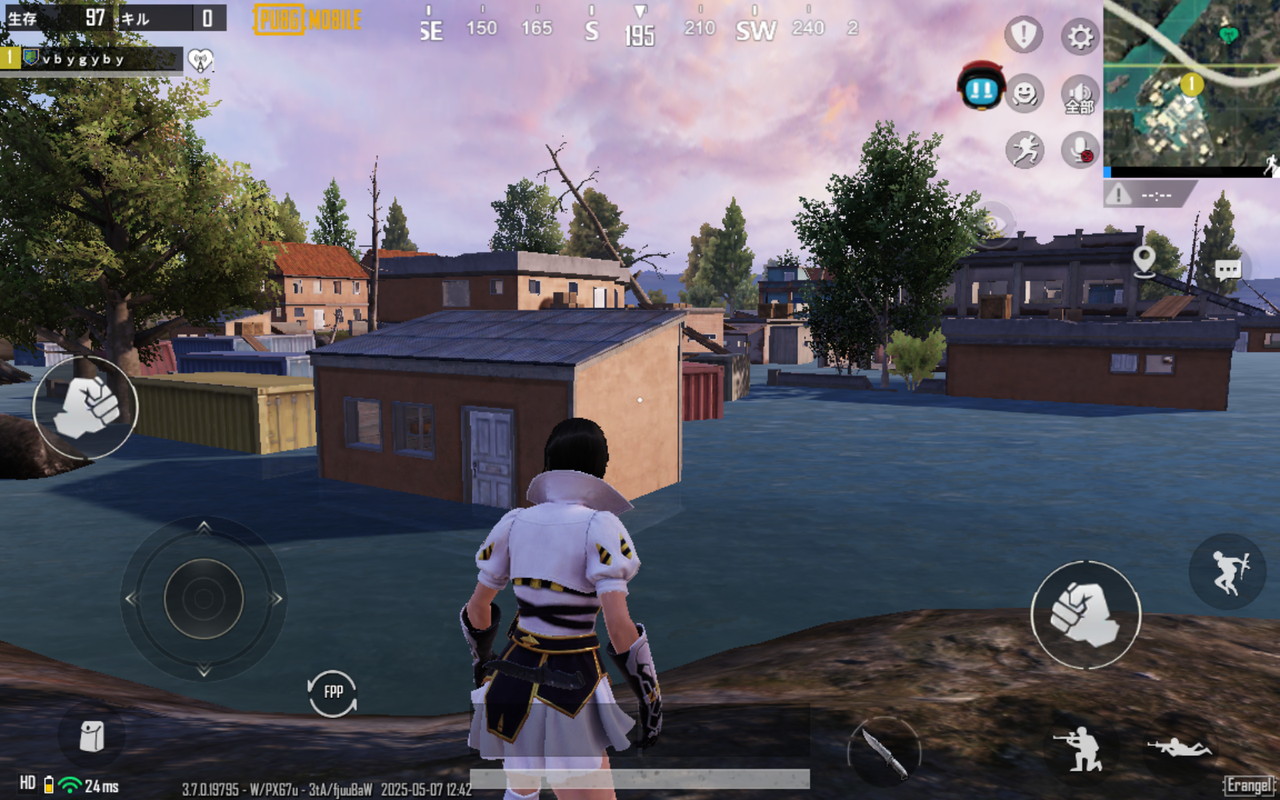The height and width of the screenshot is (800, 1280).
Task: Tap the red robot assistant icon
Action: pyautogui.click(x=981, y=87)
